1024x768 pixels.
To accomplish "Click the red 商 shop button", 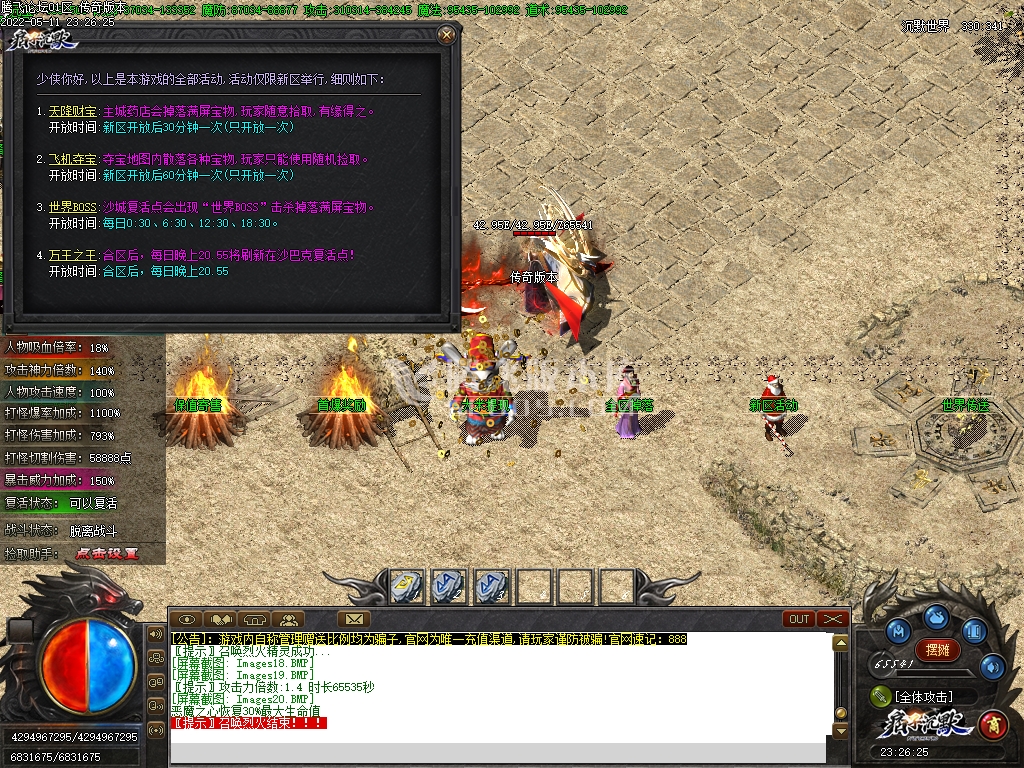I will (992, 723).
